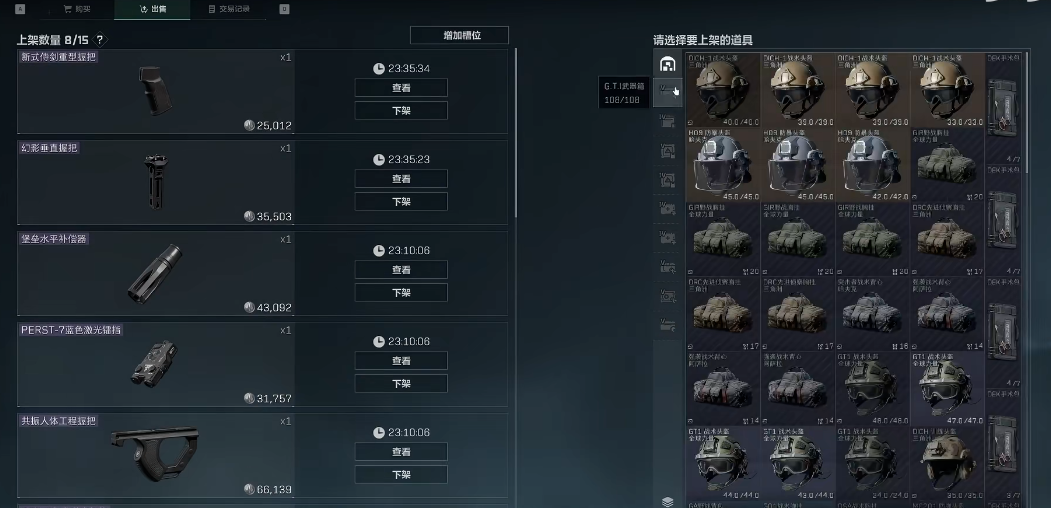Select the main stash icon tab

click(668, 65)
